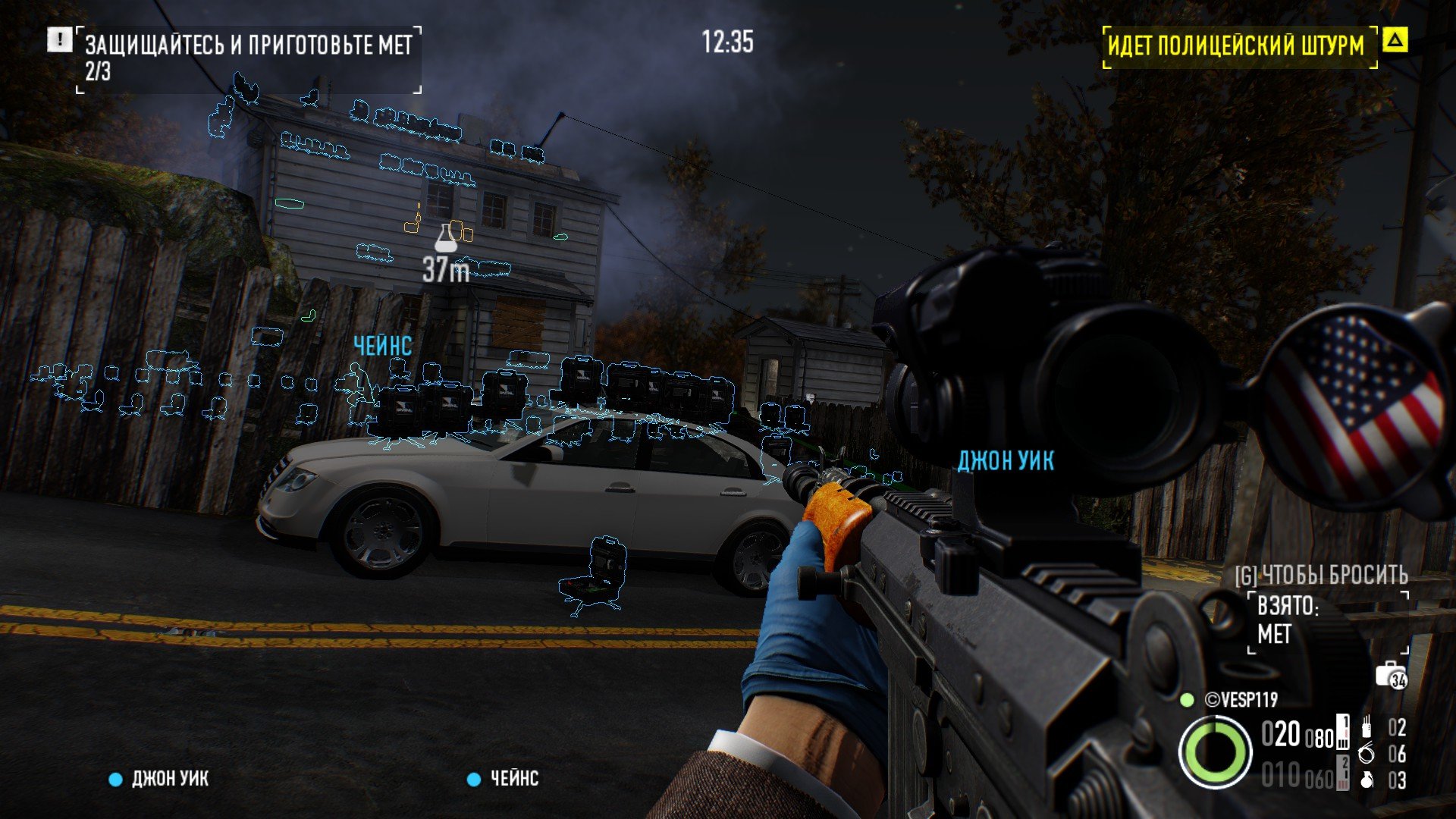Select the loot bag icon with 34

(x=1391, y=675)
